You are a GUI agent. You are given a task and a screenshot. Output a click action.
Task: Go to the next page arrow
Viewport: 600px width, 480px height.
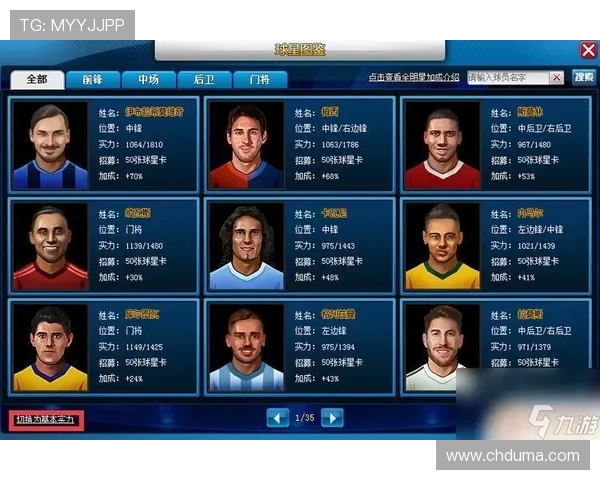click(x=332, y=417)
